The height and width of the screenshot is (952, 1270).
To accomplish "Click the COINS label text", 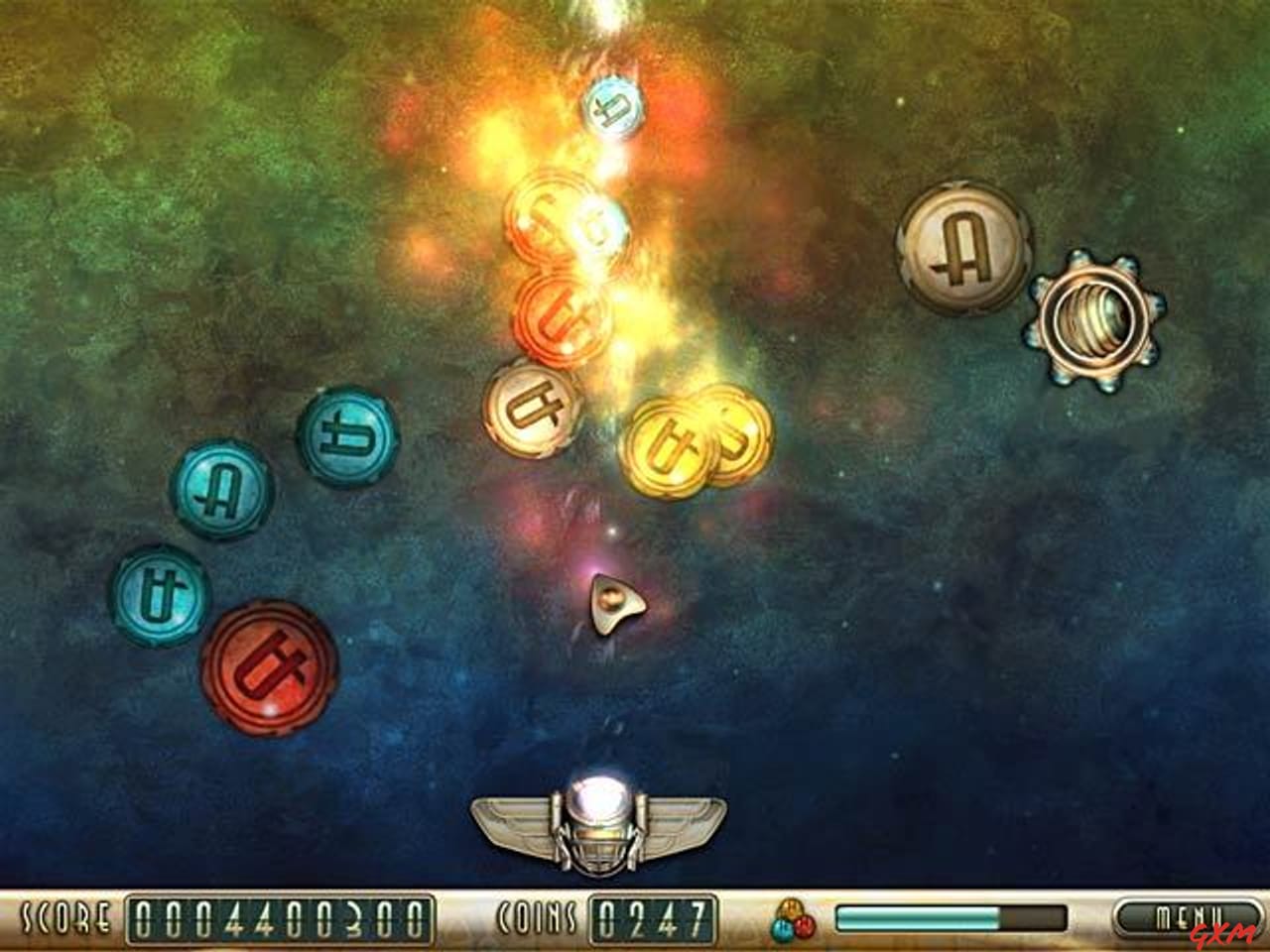I will click(538, 916).
